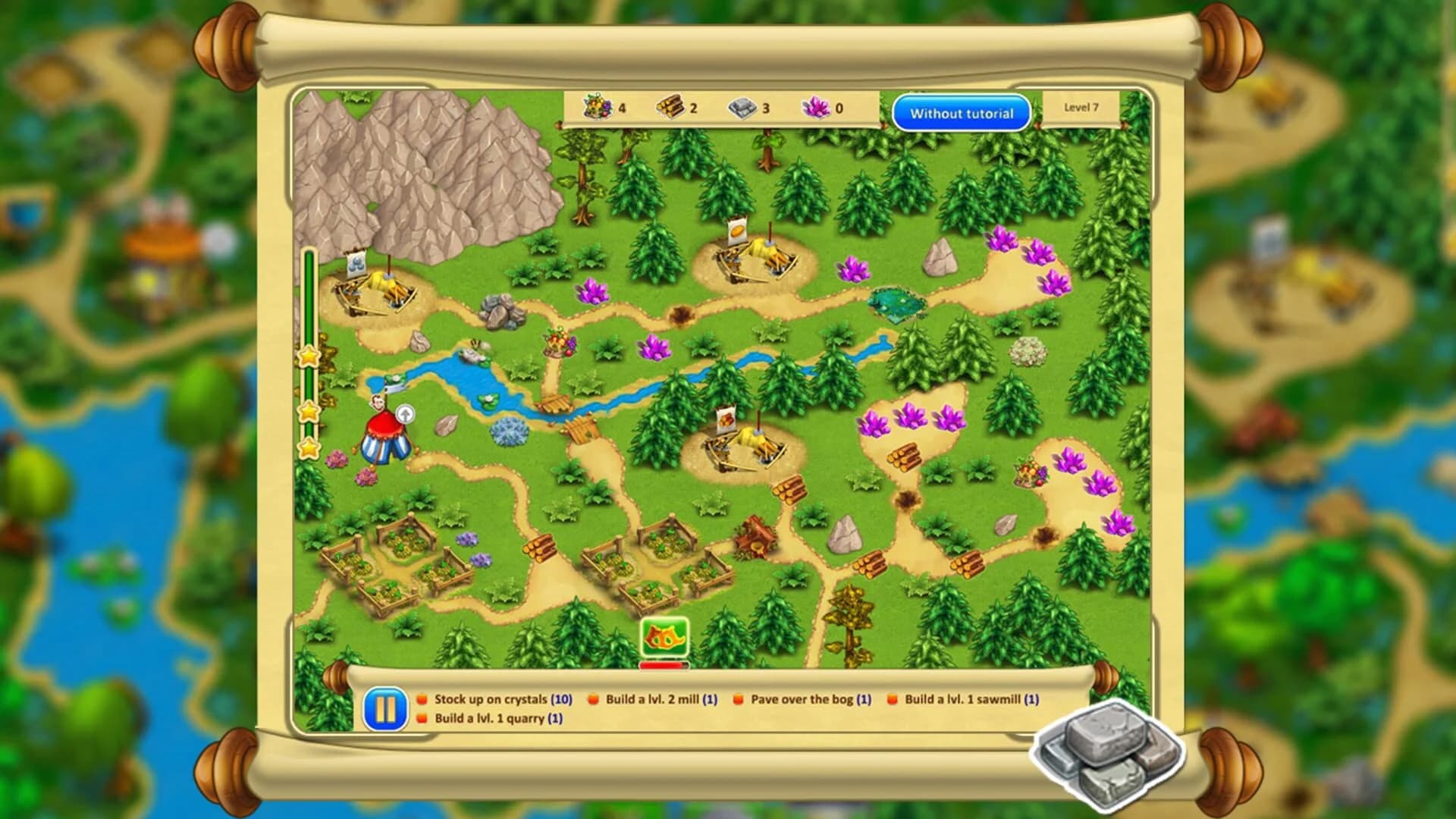Click the Level 7 label
1456x819 pixels.
point(1081,108)
